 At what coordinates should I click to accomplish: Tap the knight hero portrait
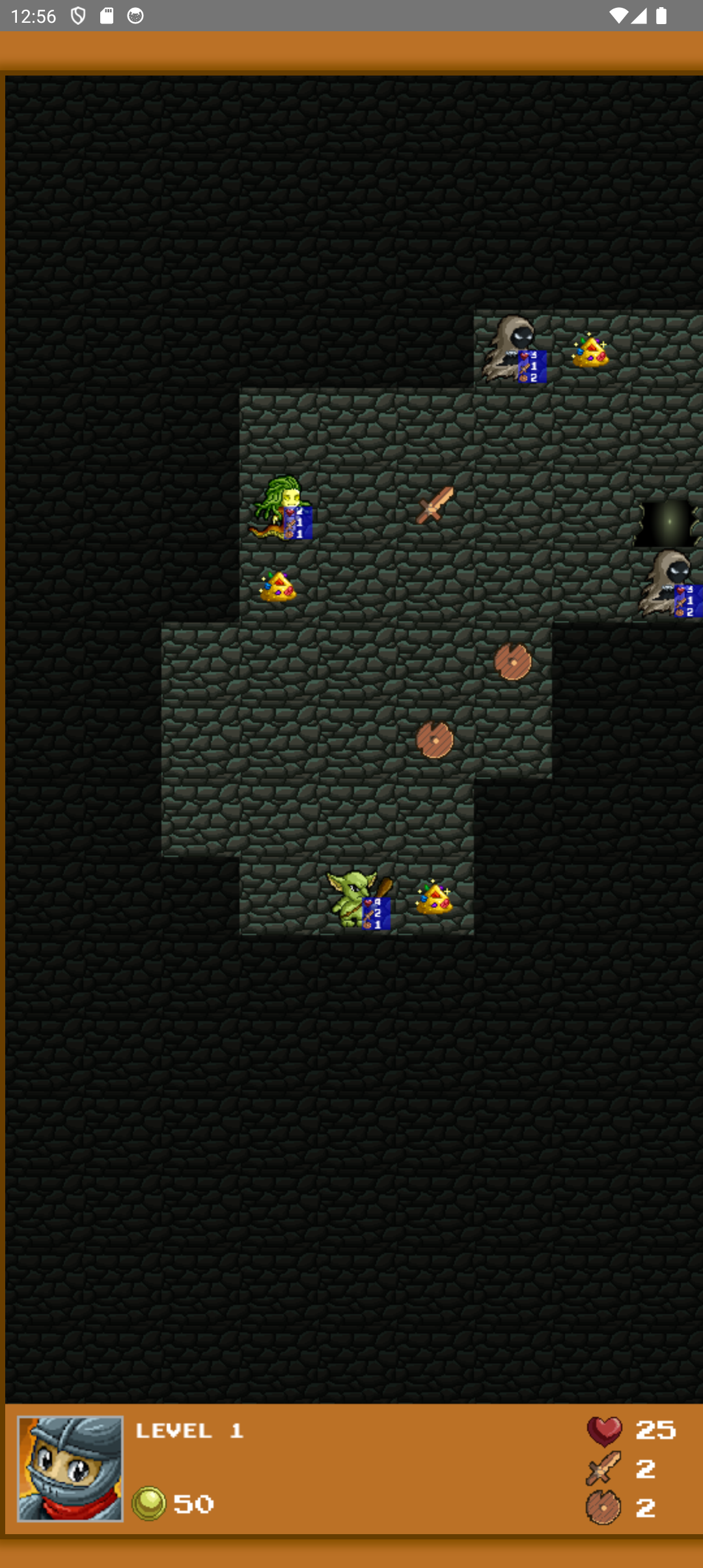(x=70, y=1468)
